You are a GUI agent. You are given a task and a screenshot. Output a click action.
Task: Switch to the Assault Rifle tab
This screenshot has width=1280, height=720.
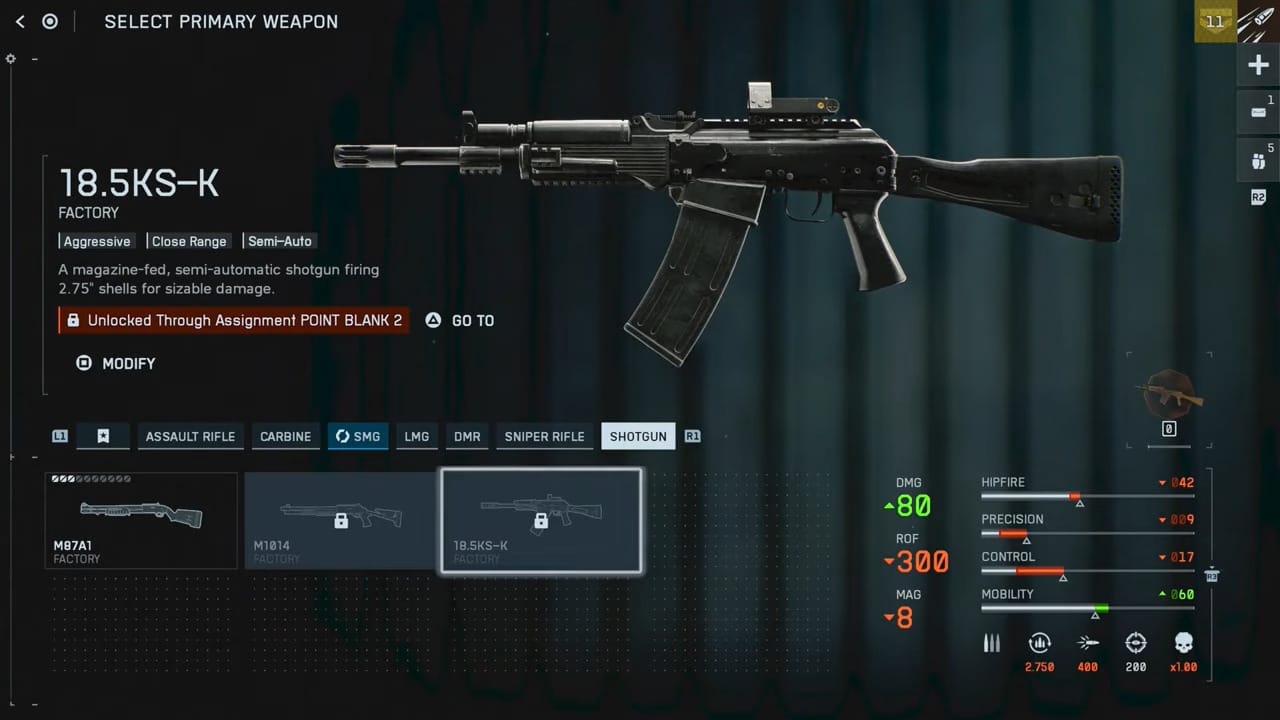tap(190, 436)
